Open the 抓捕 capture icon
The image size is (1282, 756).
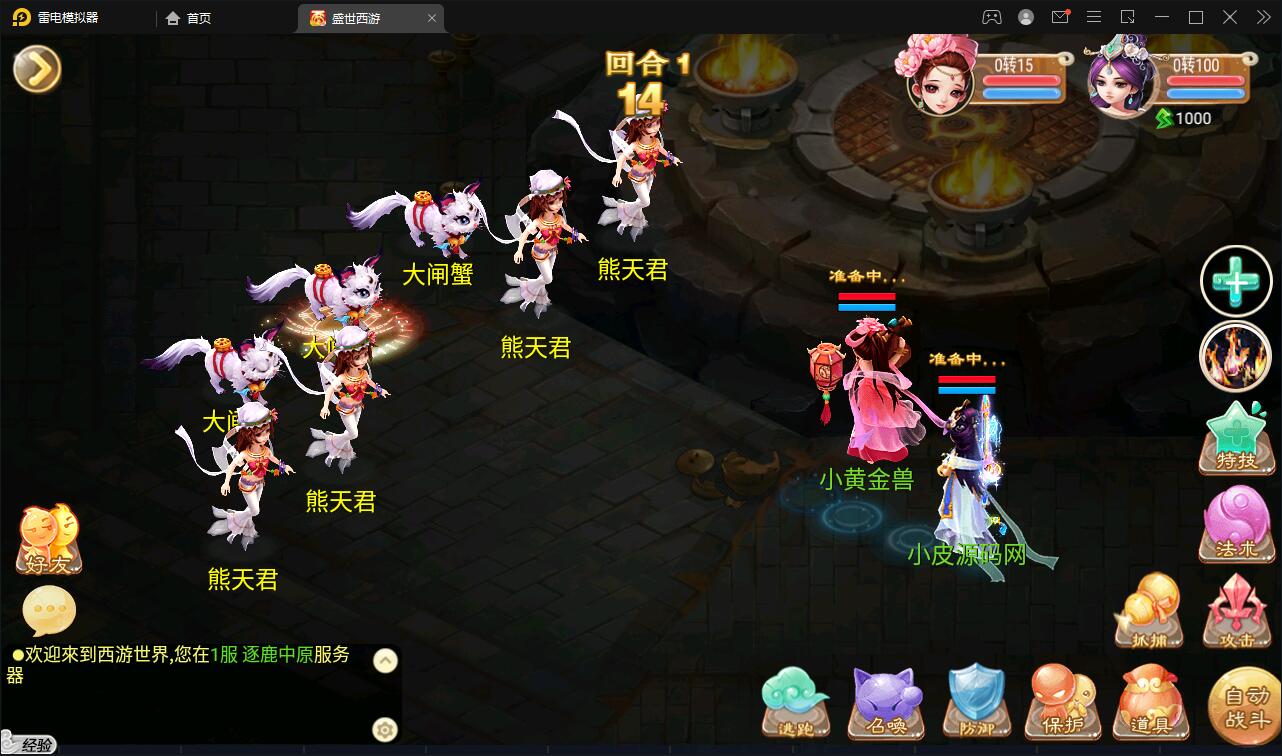[x=1148, y=611]
